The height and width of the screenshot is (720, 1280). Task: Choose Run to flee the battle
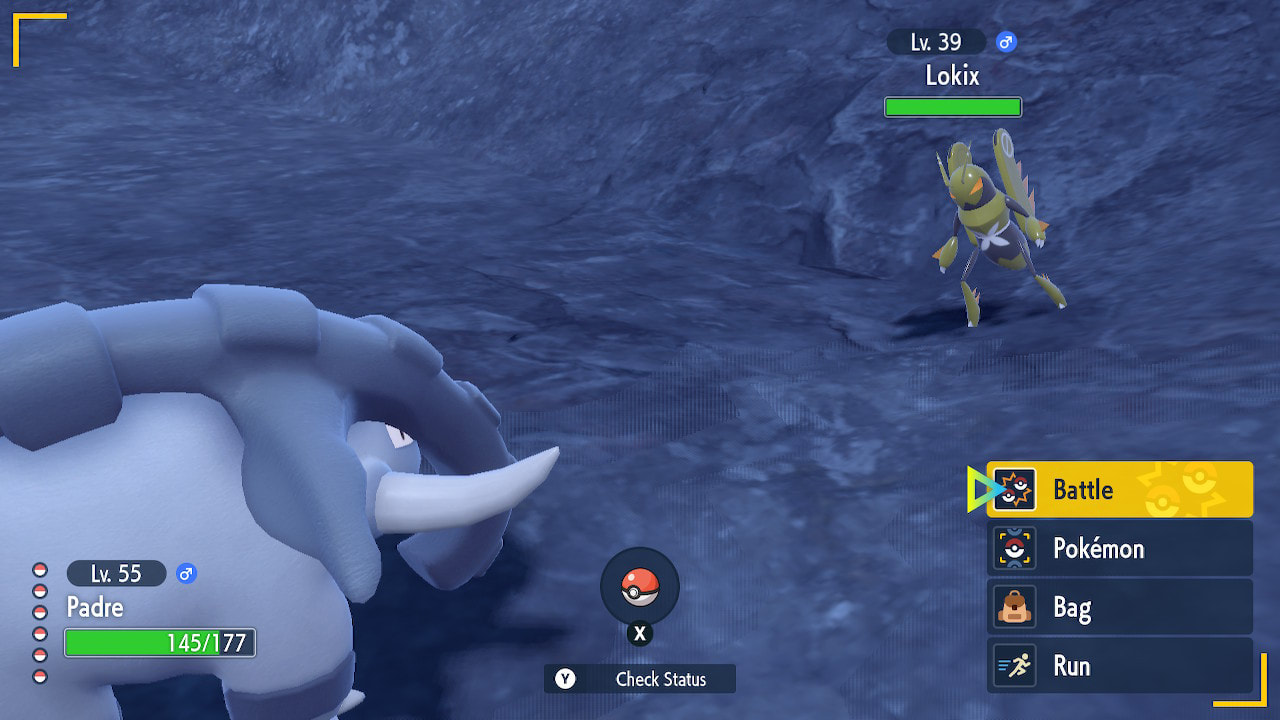1119,666
